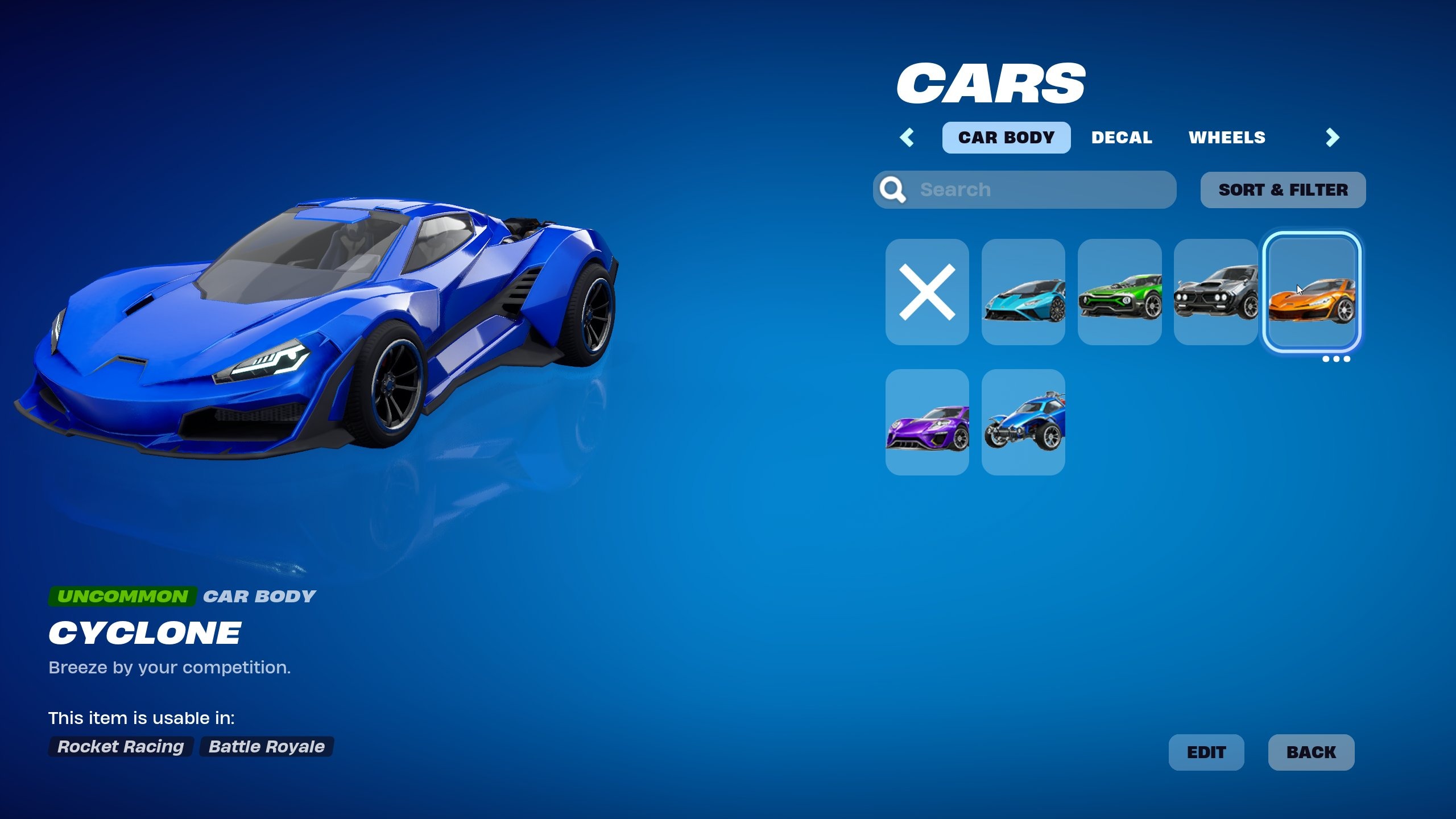Screen dimensions: 1456x819
Task: Click the BACK button
Action: pos(1312,752)
